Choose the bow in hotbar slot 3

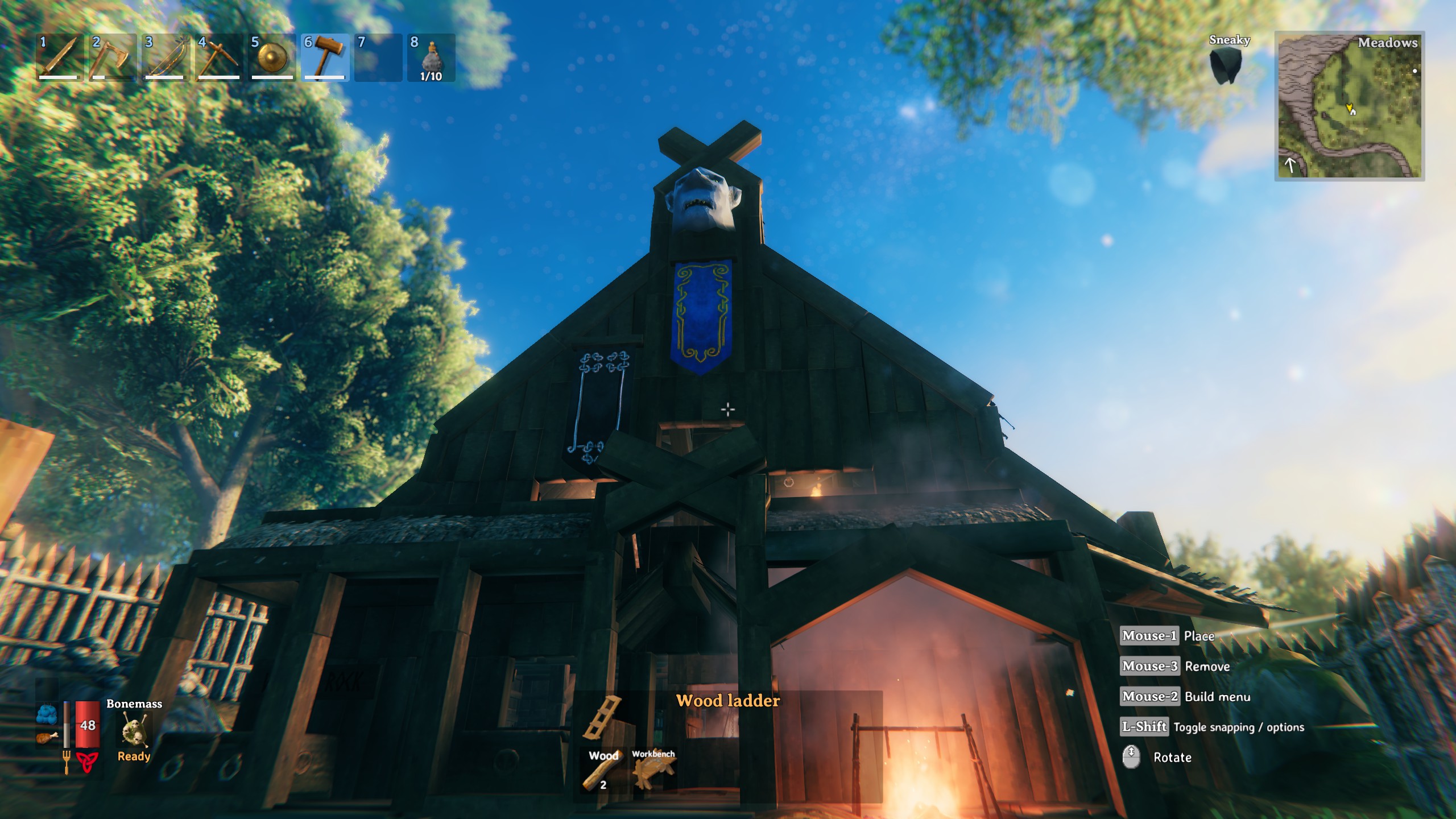[x=165, y=57]
